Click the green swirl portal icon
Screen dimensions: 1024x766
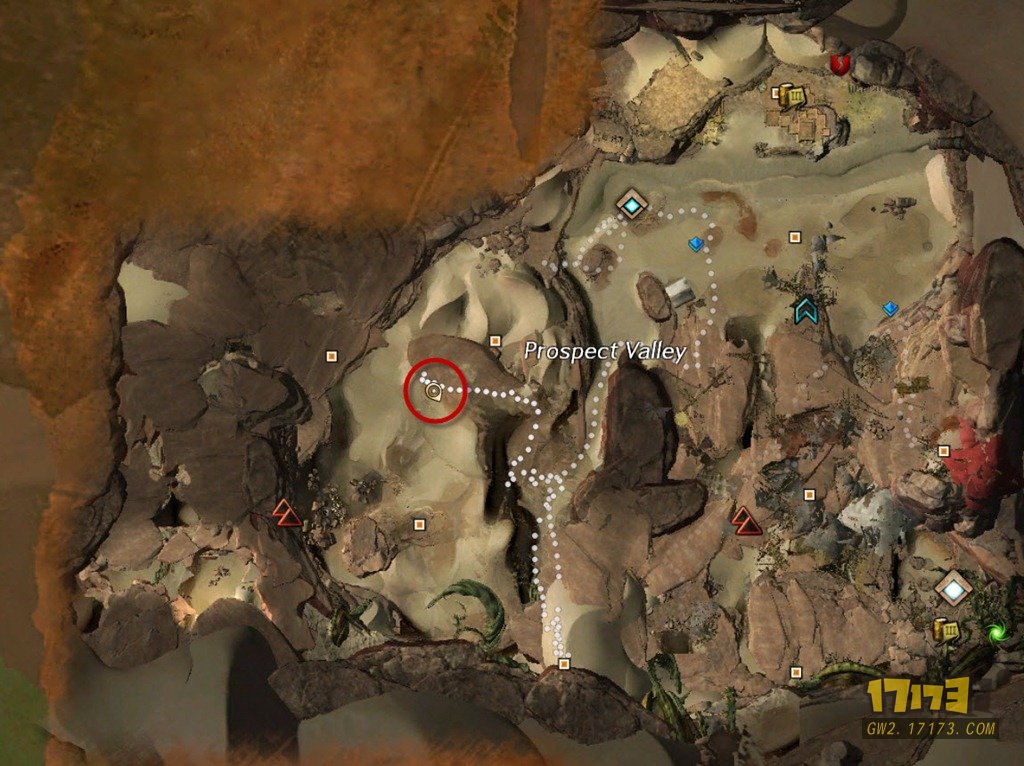[995, 632]
